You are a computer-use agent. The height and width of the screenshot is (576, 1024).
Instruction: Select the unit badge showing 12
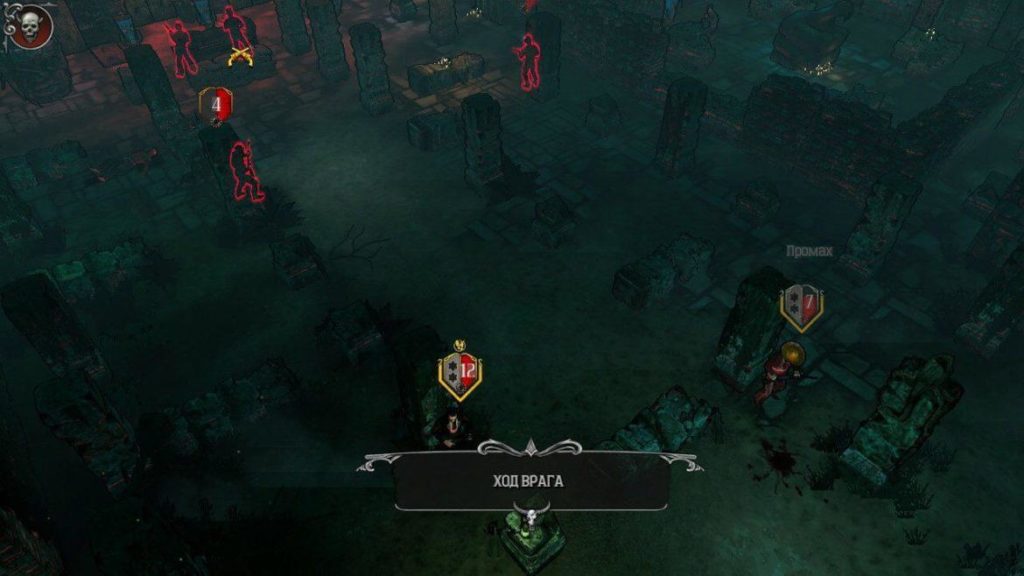coord(460,372)
